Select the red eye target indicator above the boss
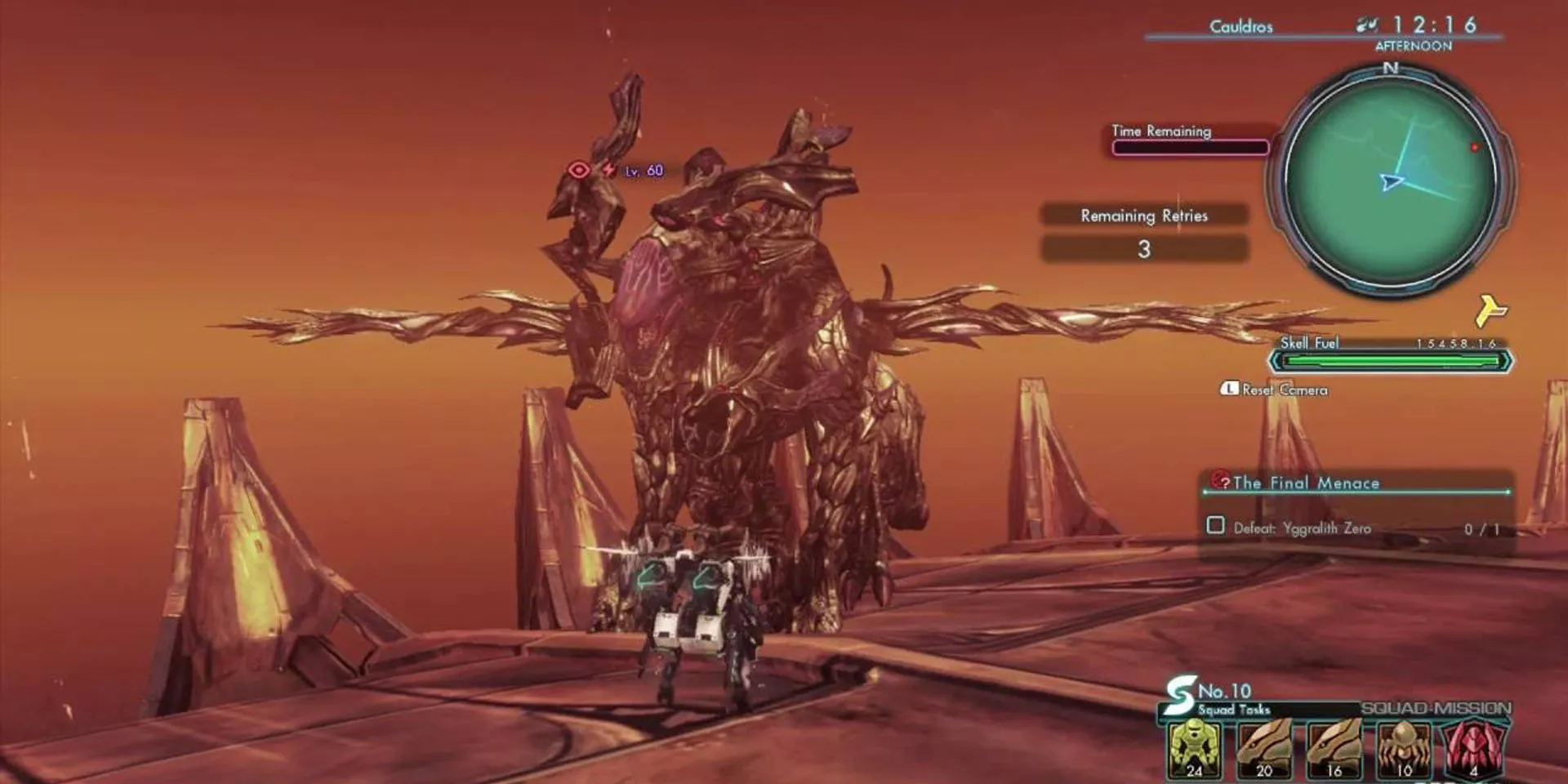 (581, 169)
